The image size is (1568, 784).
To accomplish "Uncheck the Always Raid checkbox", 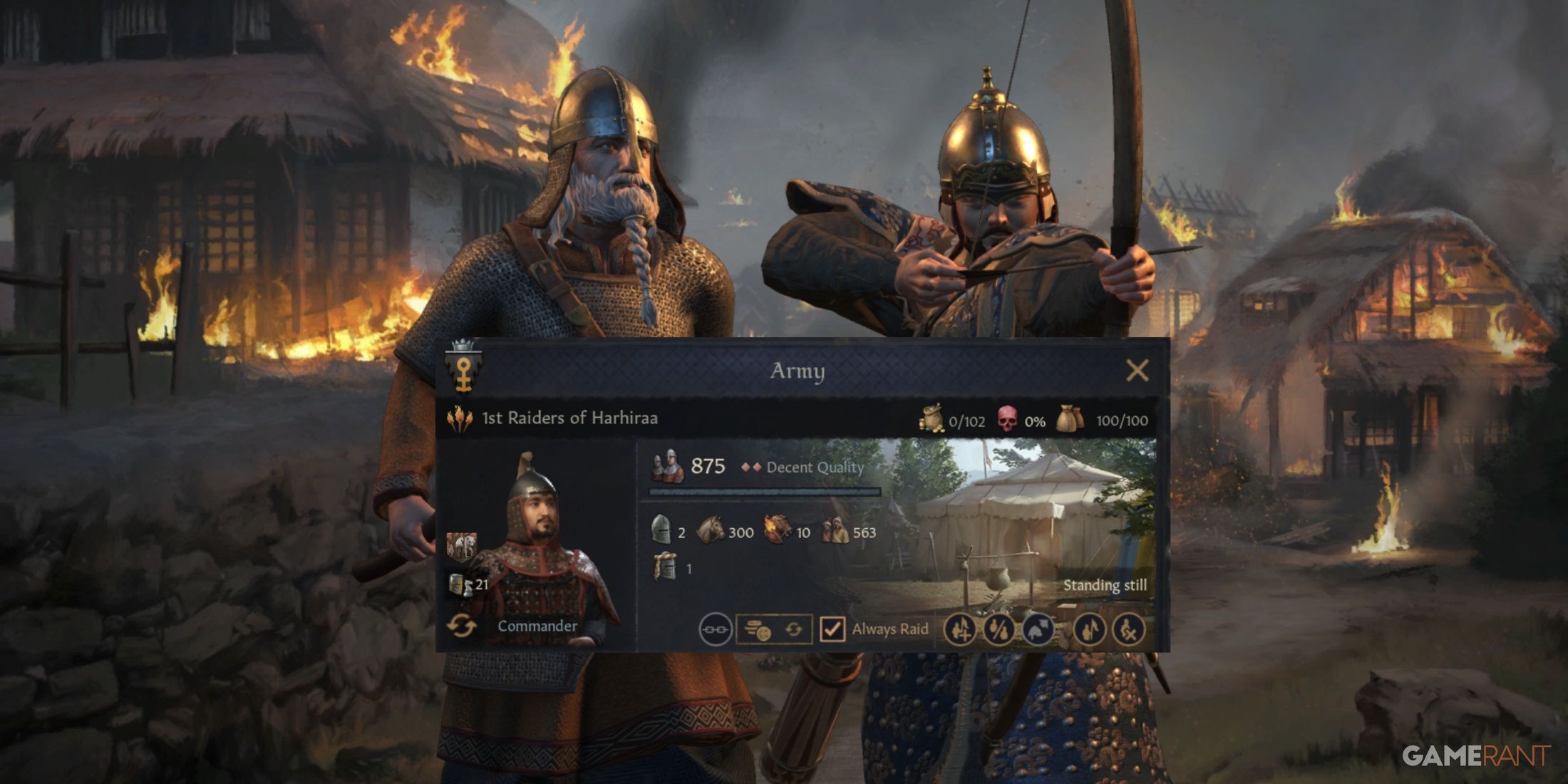I will tap(832, 629).
